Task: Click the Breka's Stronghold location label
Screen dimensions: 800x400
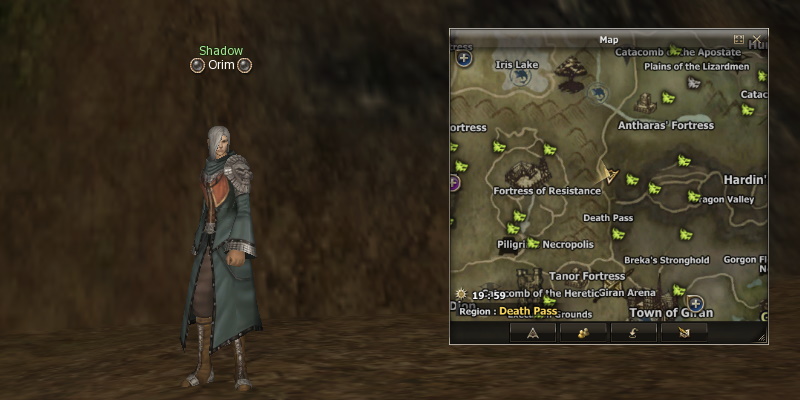Action: click(666, 260)
